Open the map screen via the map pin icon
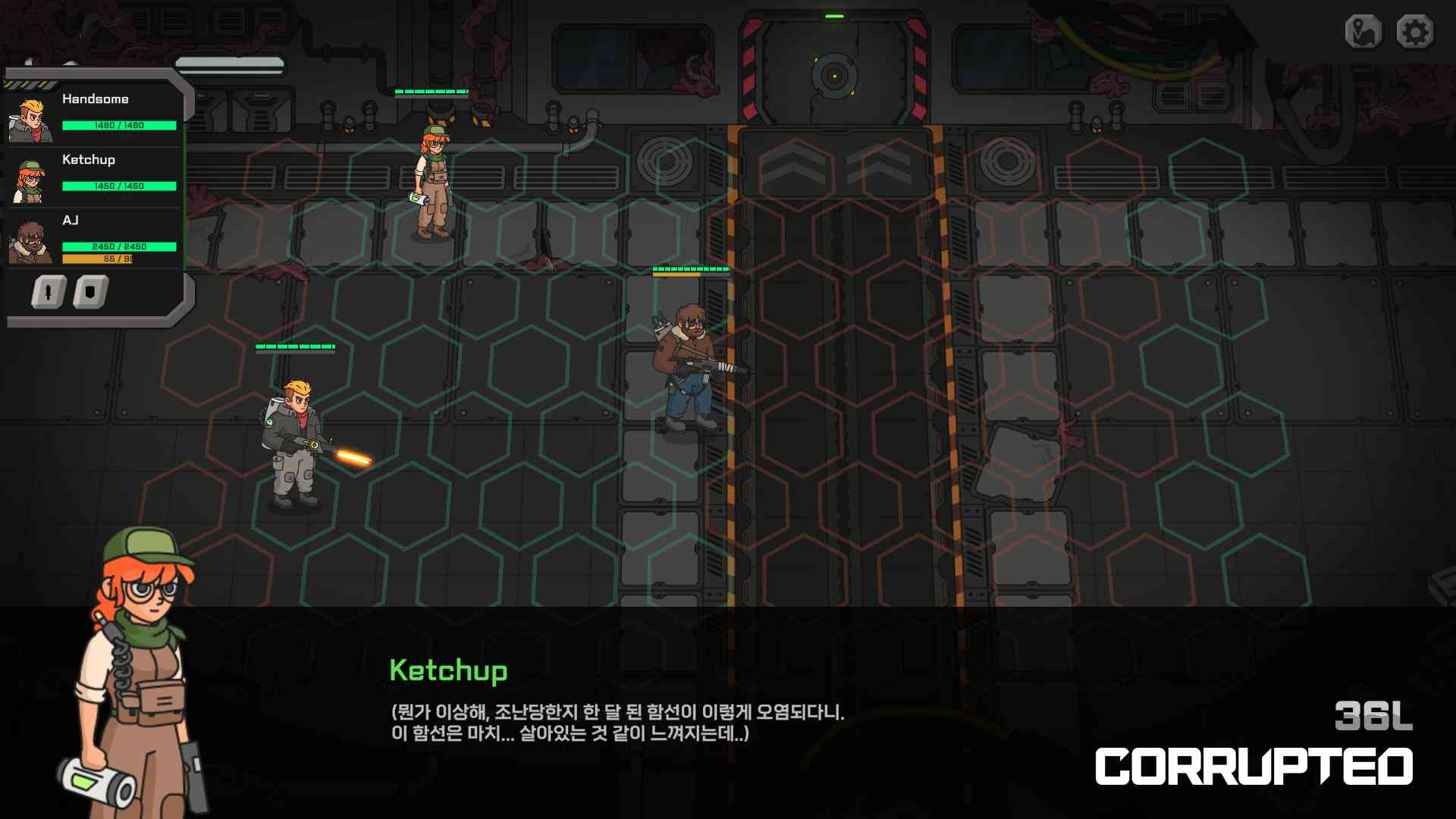The height and width of the screenshot is (819, 1456). click(x=1363, y=32)
